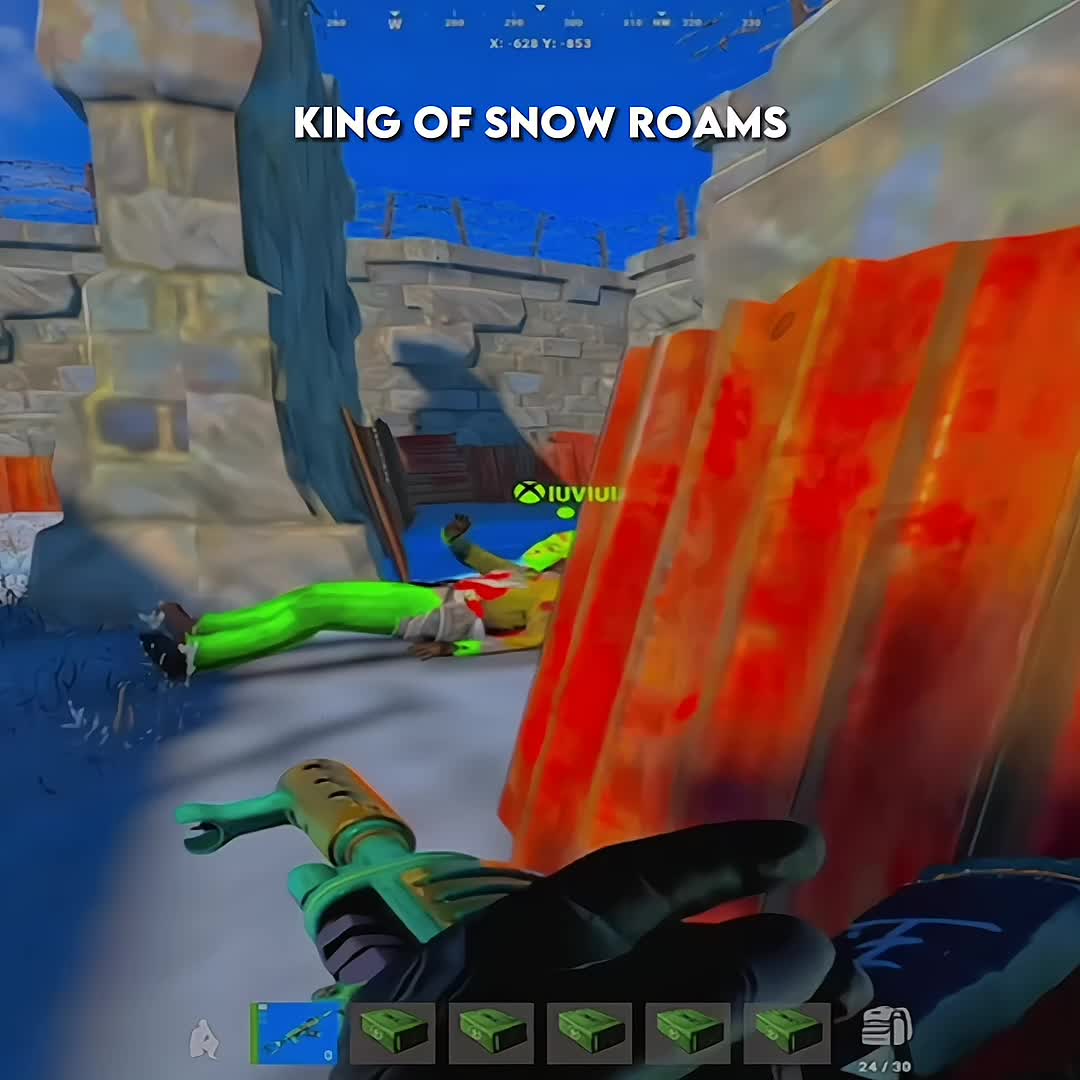Open the backpack inventory icon
This screenshot has height=1080, width=1080.
(885, 1029)
